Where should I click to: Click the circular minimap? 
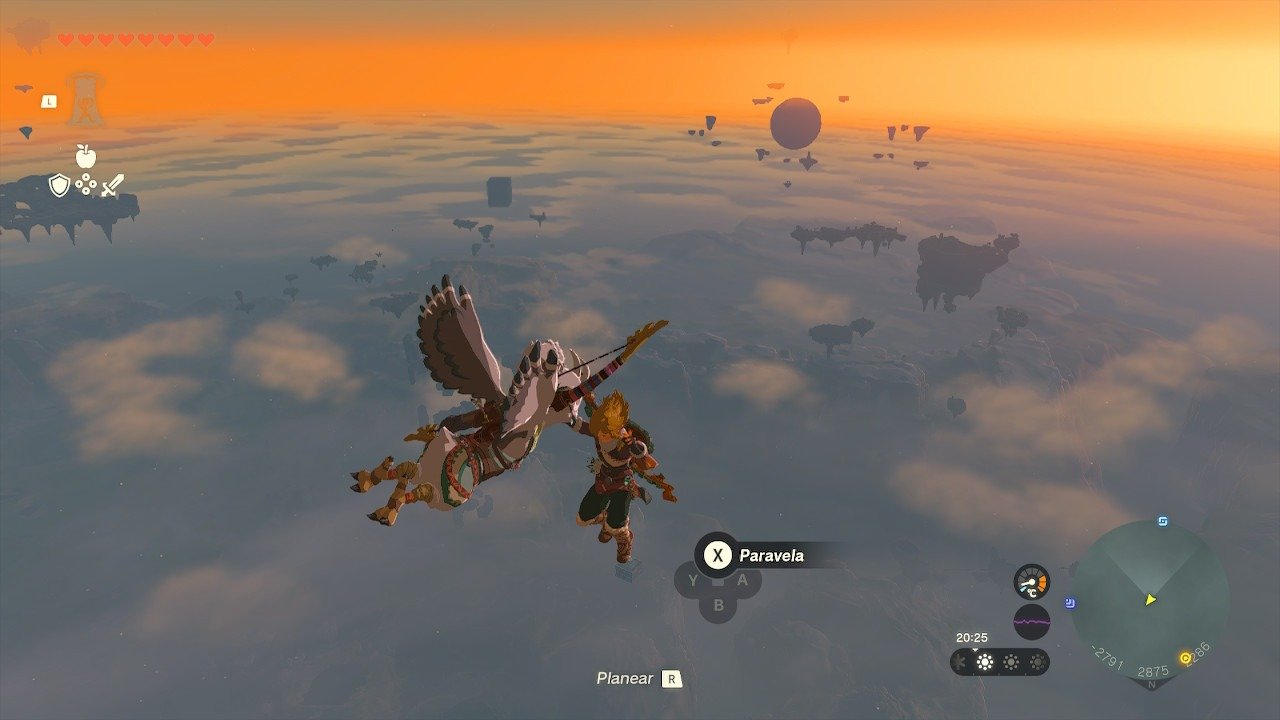(x=1149, y=599)
